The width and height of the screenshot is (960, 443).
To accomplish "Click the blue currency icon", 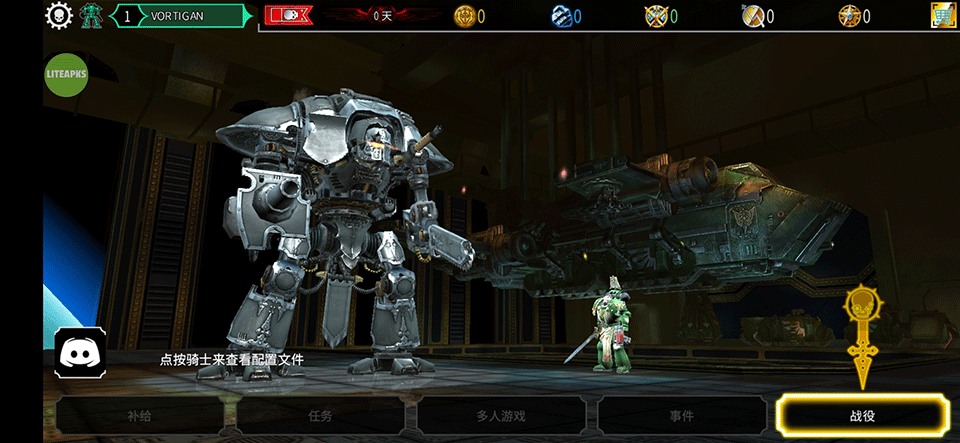I will click(561, 16).
